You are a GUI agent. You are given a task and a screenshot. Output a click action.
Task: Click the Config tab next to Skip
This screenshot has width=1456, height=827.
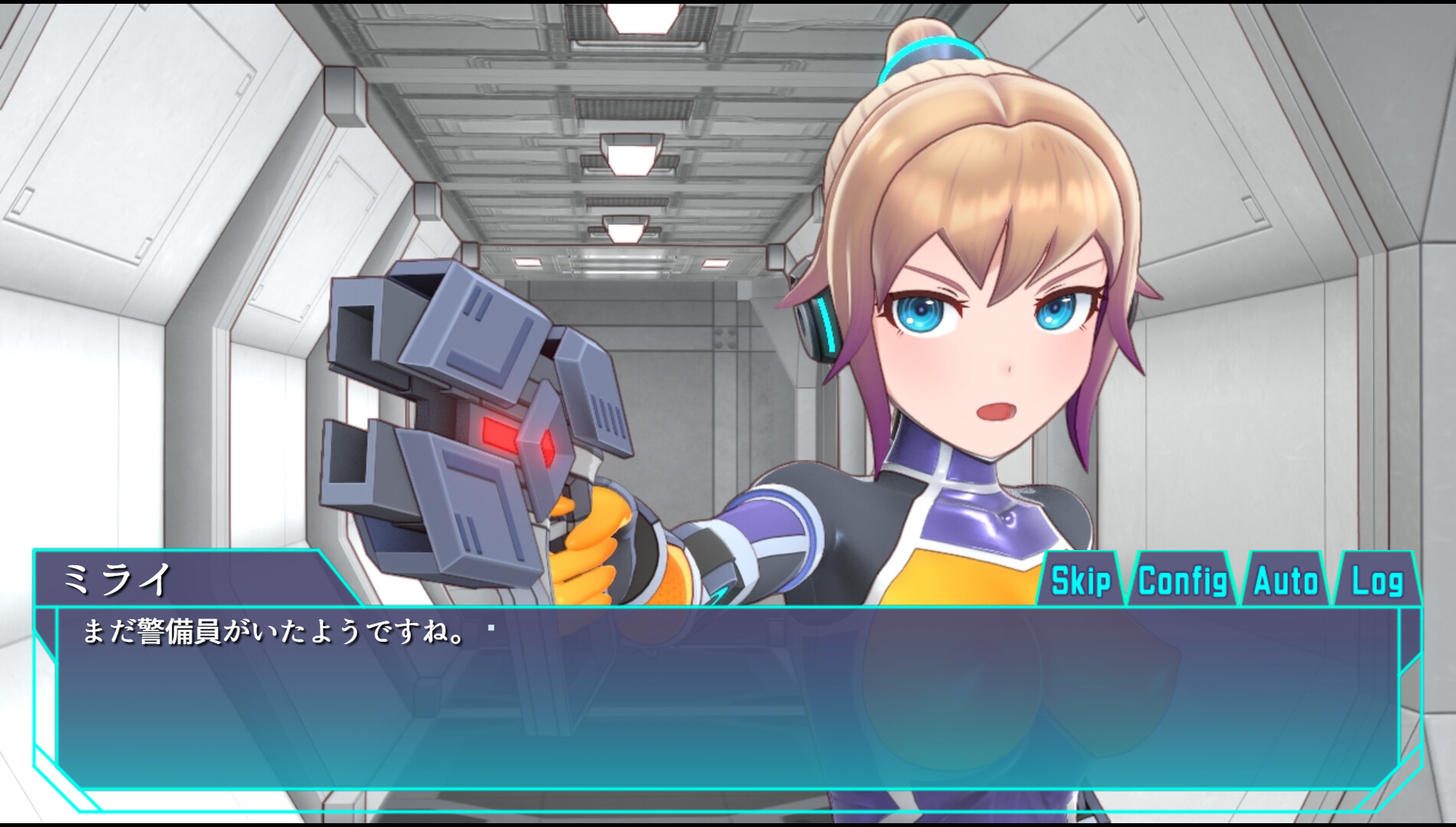click(1184, 580)
